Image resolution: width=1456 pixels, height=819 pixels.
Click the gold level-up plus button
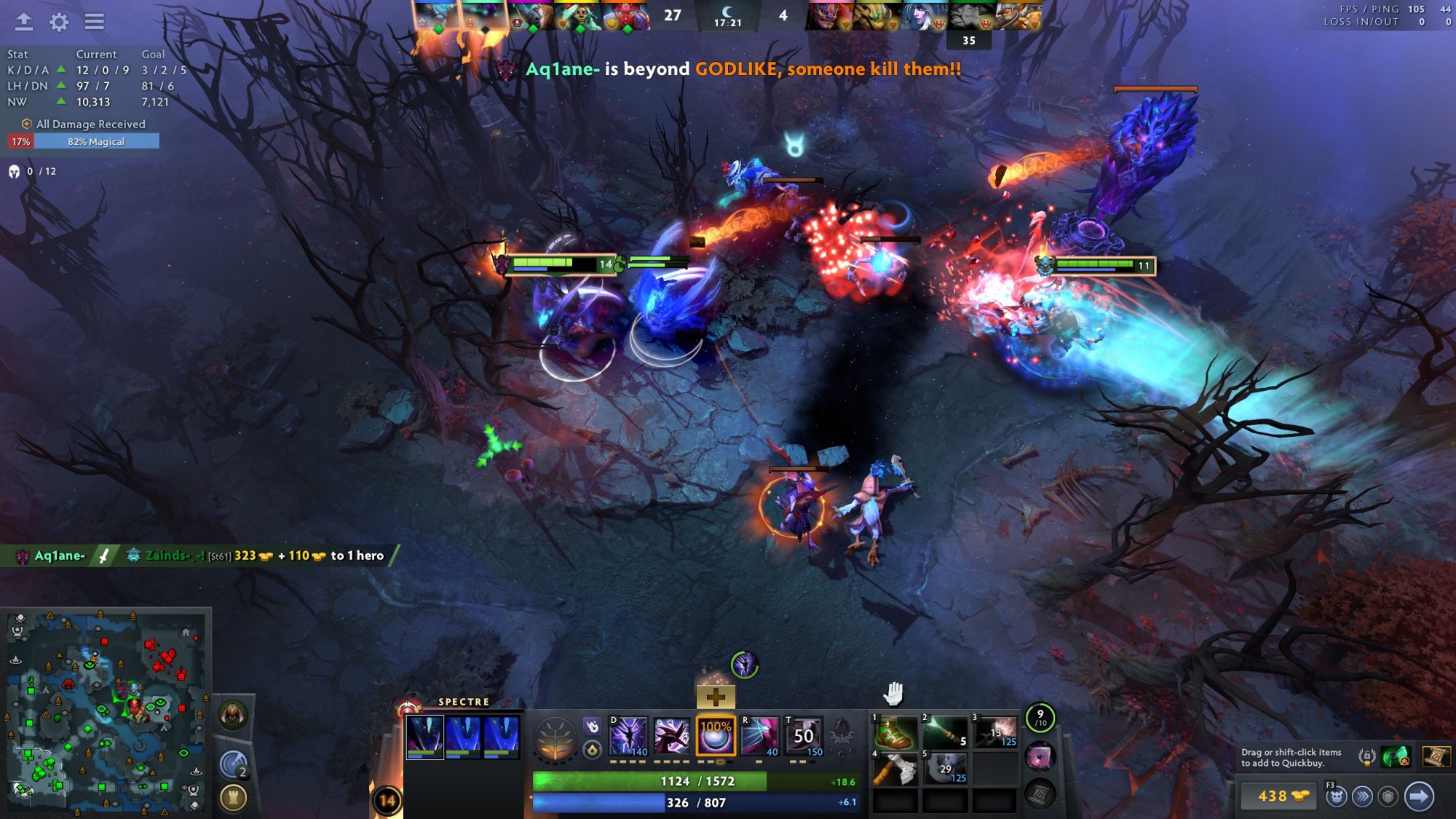pos(716,697)
